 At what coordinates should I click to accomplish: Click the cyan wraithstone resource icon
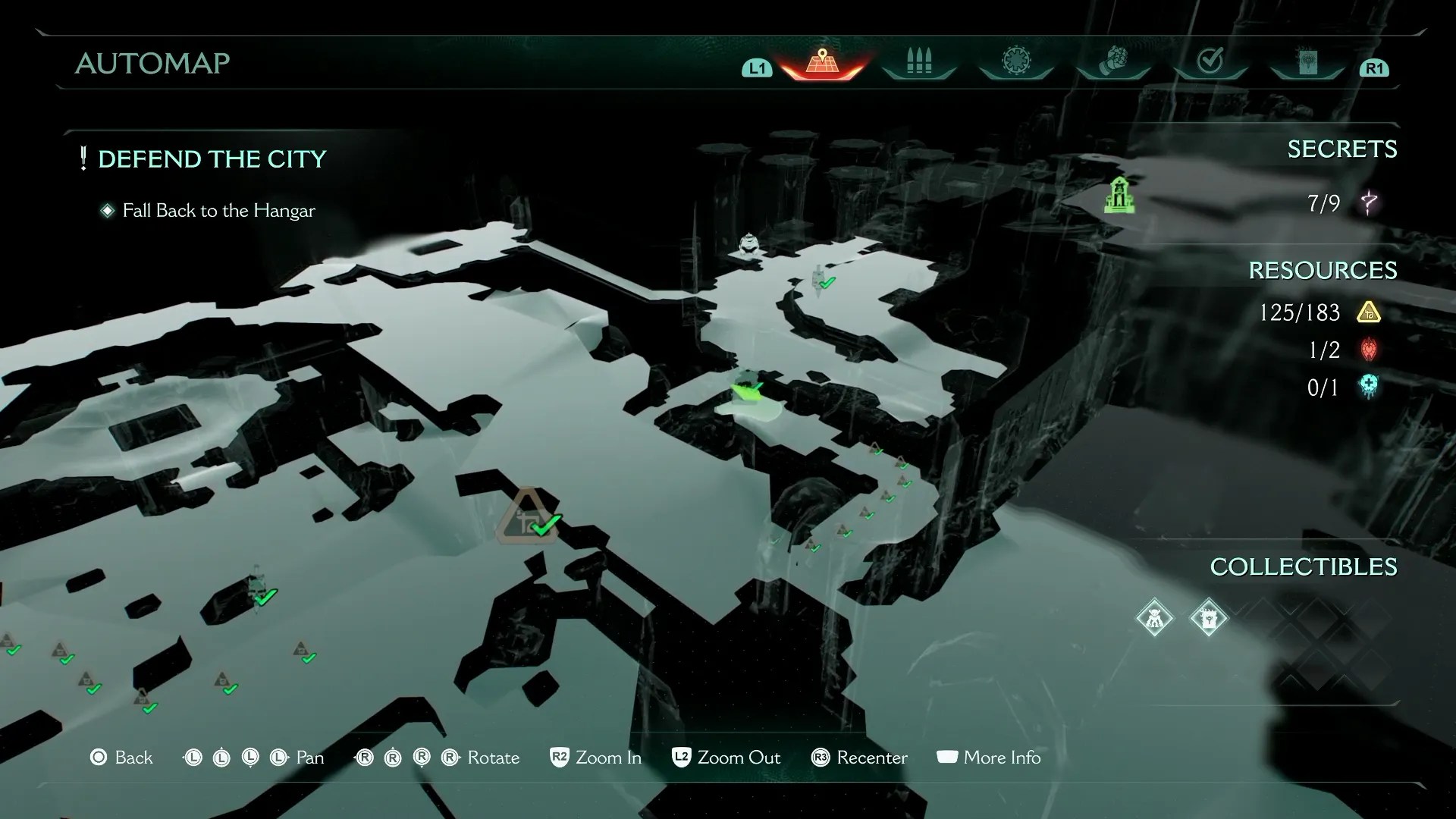point(1369,387)
